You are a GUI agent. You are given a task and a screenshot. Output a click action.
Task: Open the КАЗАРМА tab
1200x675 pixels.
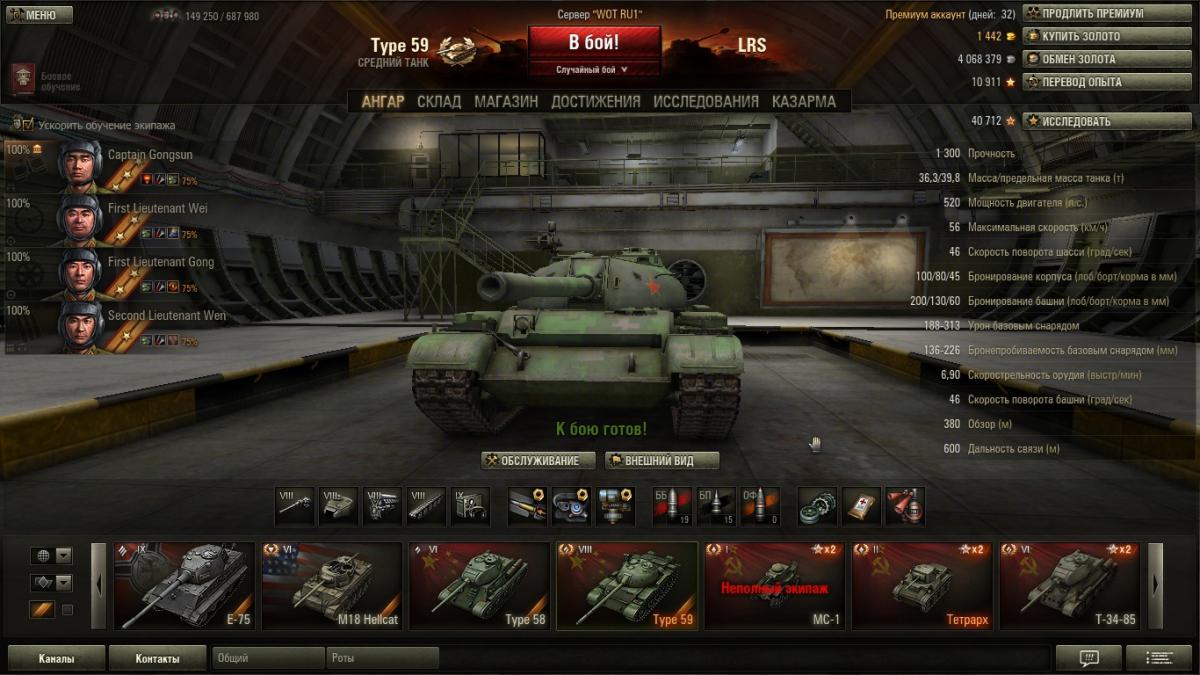pyautogui.click(x=804, y=101)
